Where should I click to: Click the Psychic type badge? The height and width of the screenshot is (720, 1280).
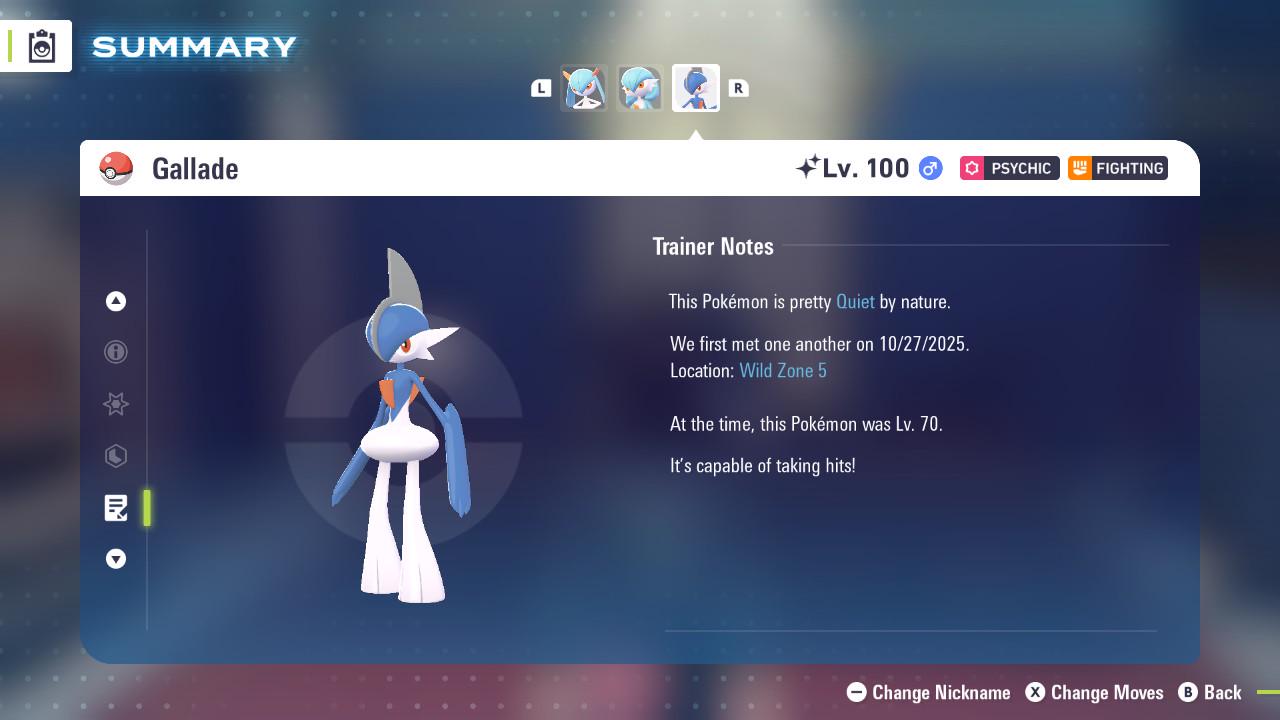point(1009,168)
